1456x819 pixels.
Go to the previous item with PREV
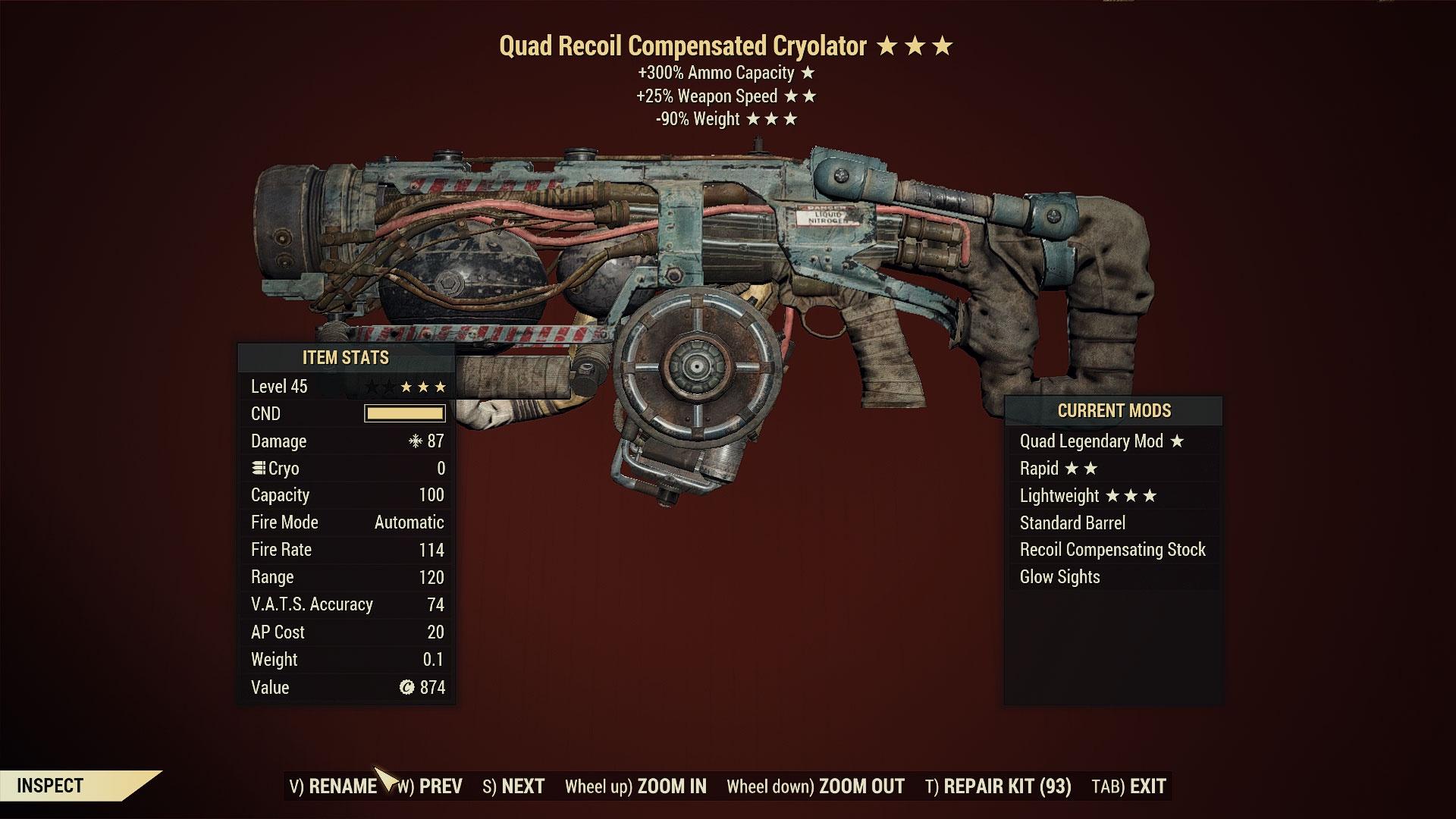tap(430, 786)
